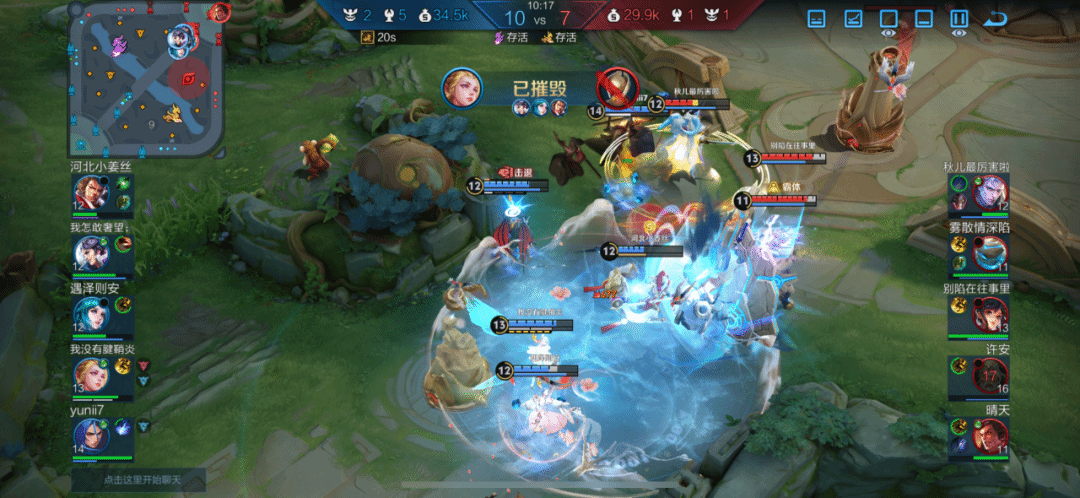Select red player 晴天's portrait

pyautogui.click(x=990, y=436)
